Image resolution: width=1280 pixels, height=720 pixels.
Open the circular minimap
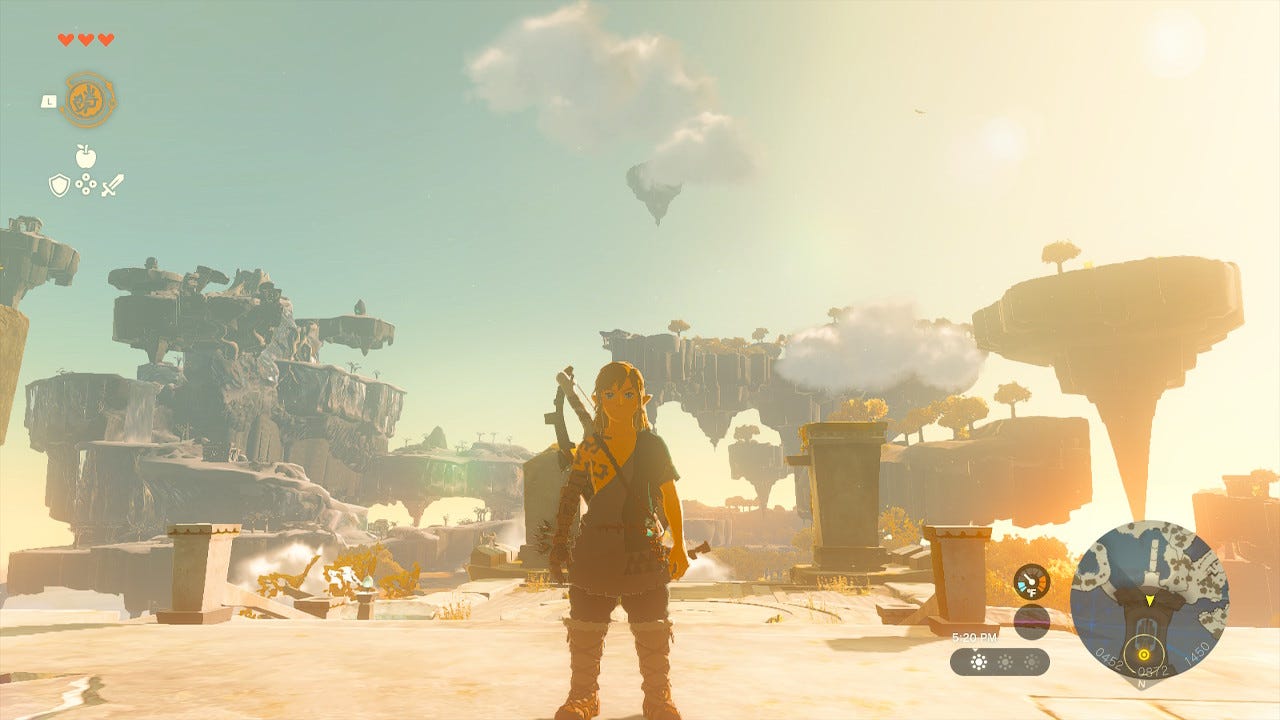(x=1149, y=599)
